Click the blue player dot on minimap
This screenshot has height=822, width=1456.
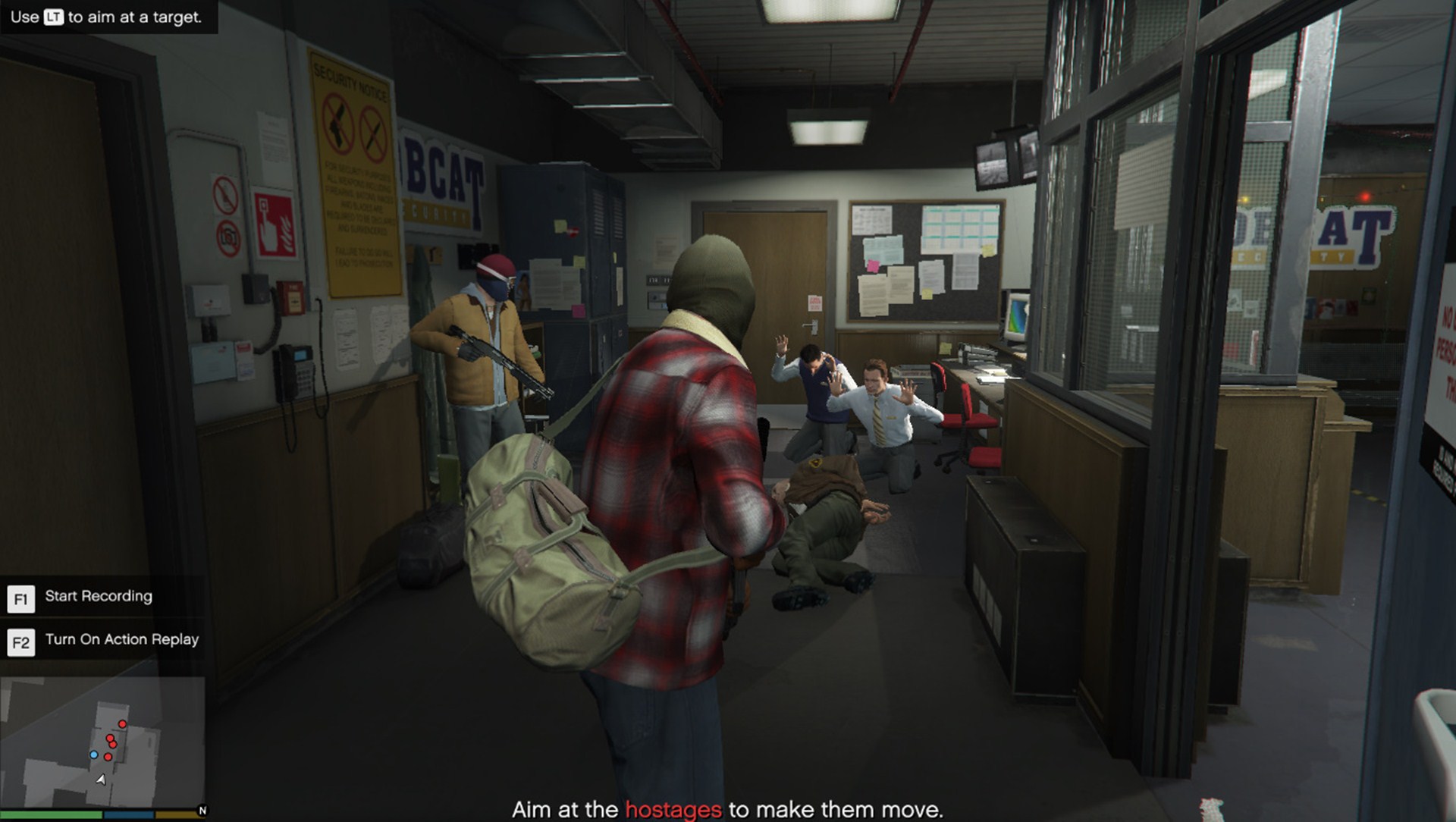pyautogui.click(x=94, y=757)
